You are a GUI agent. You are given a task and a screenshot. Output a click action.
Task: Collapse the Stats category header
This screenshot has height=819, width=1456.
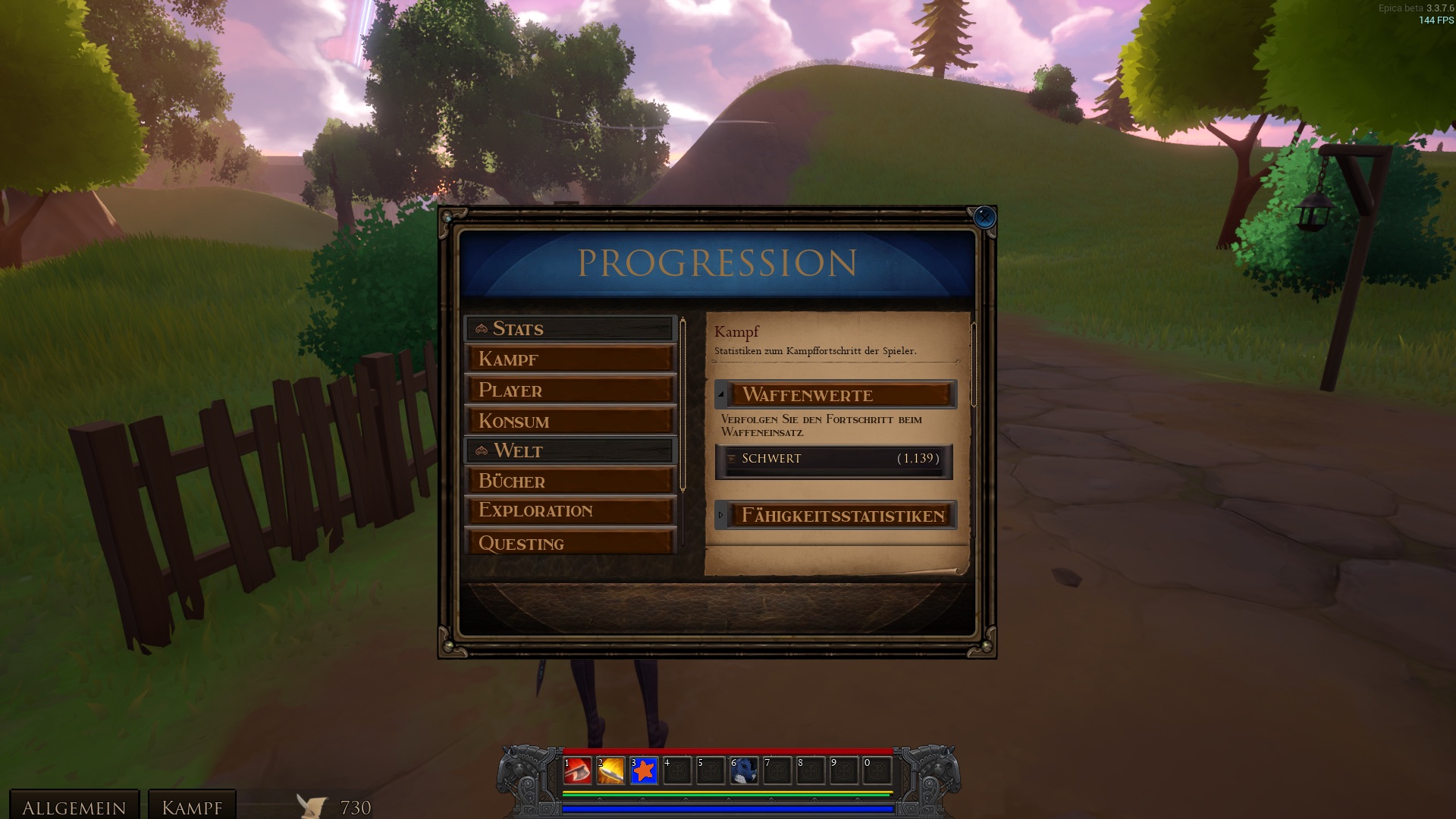click(570, 328)
